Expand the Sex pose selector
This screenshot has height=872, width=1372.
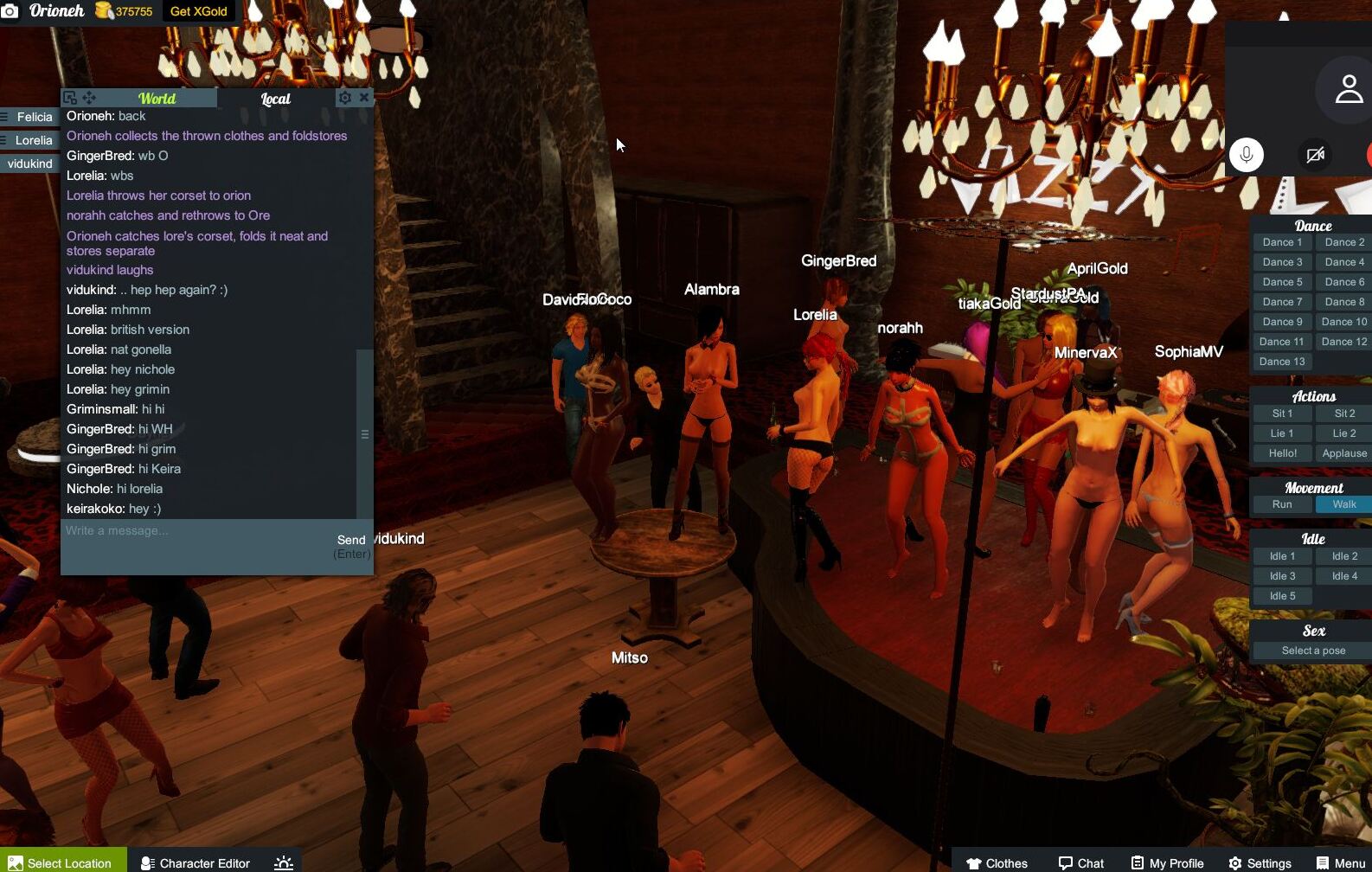coord(1312,650)
